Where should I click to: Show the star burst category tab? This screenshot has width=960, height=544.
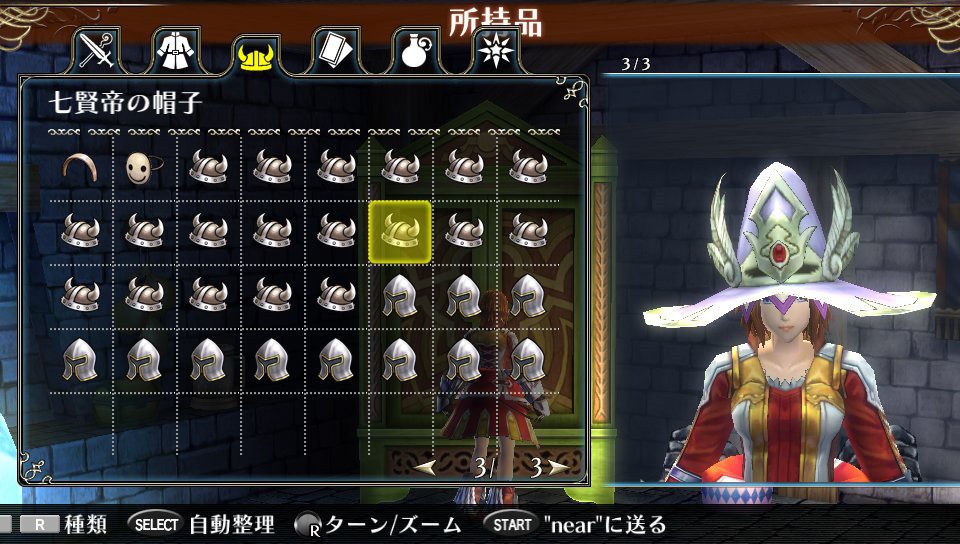click(x=493, y=51)
